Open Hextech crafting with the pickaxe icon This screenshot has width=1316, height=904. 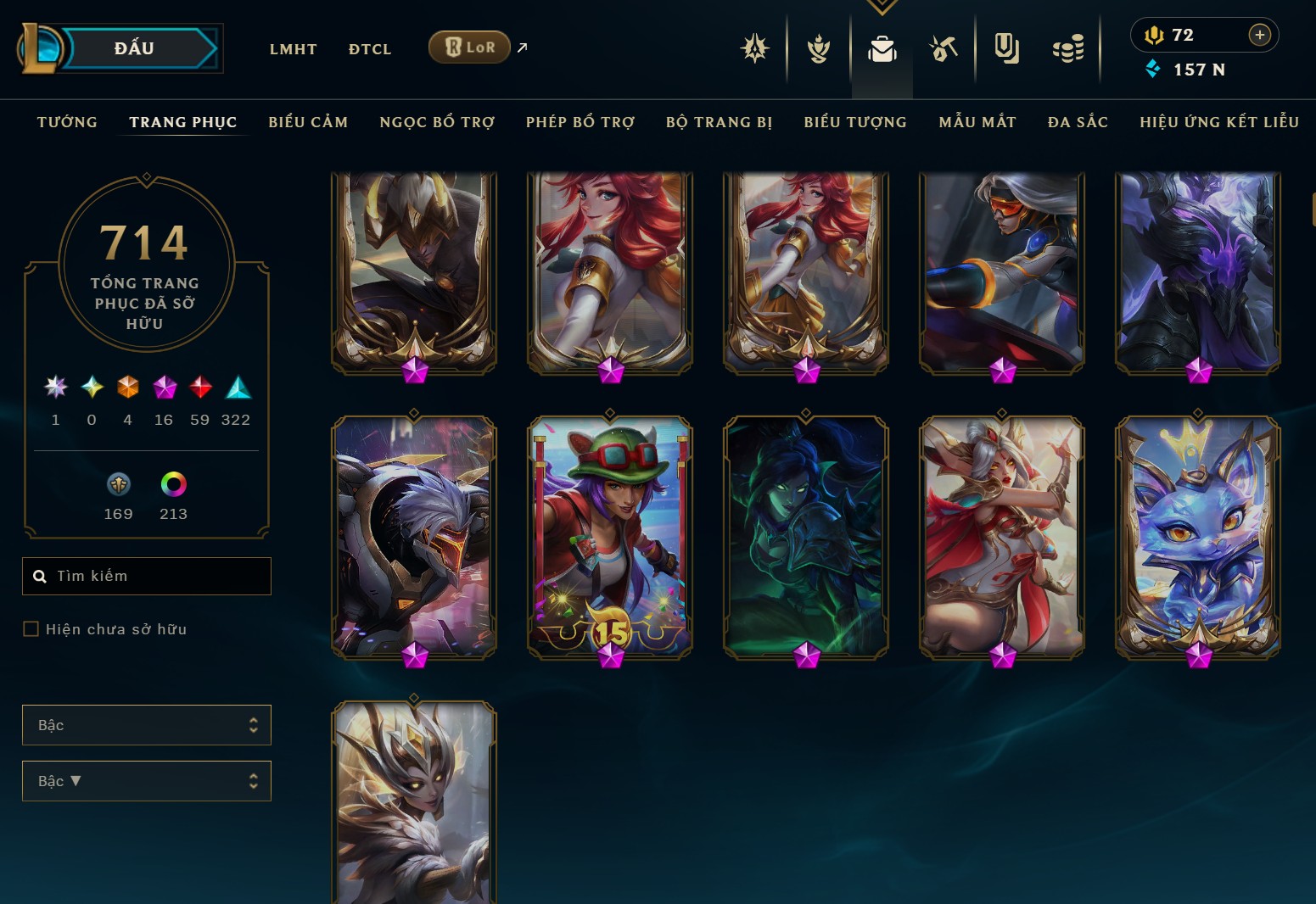[944, 48]
